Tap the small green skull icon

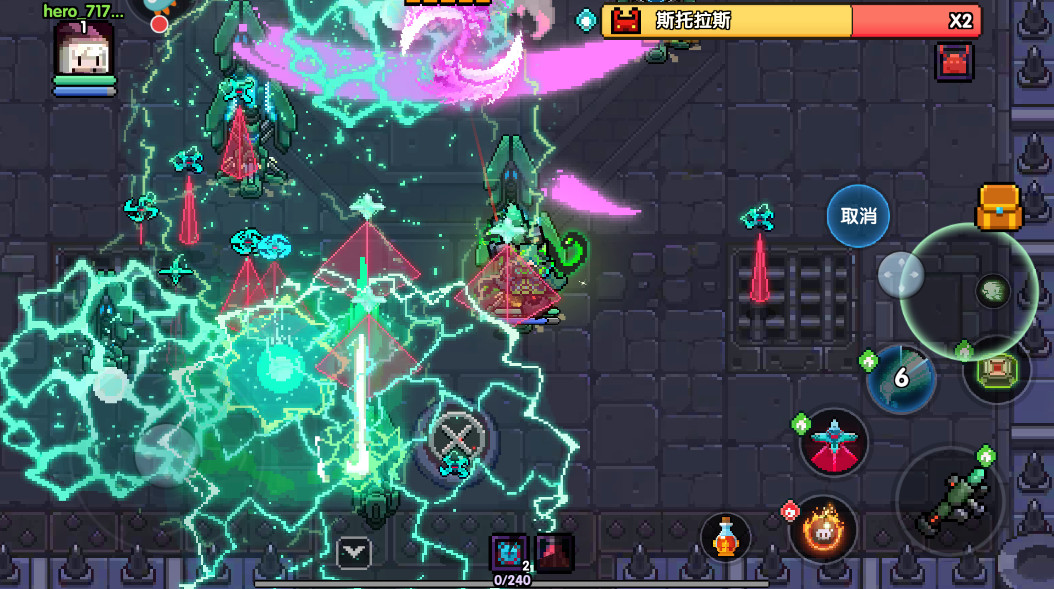(992, 291)
